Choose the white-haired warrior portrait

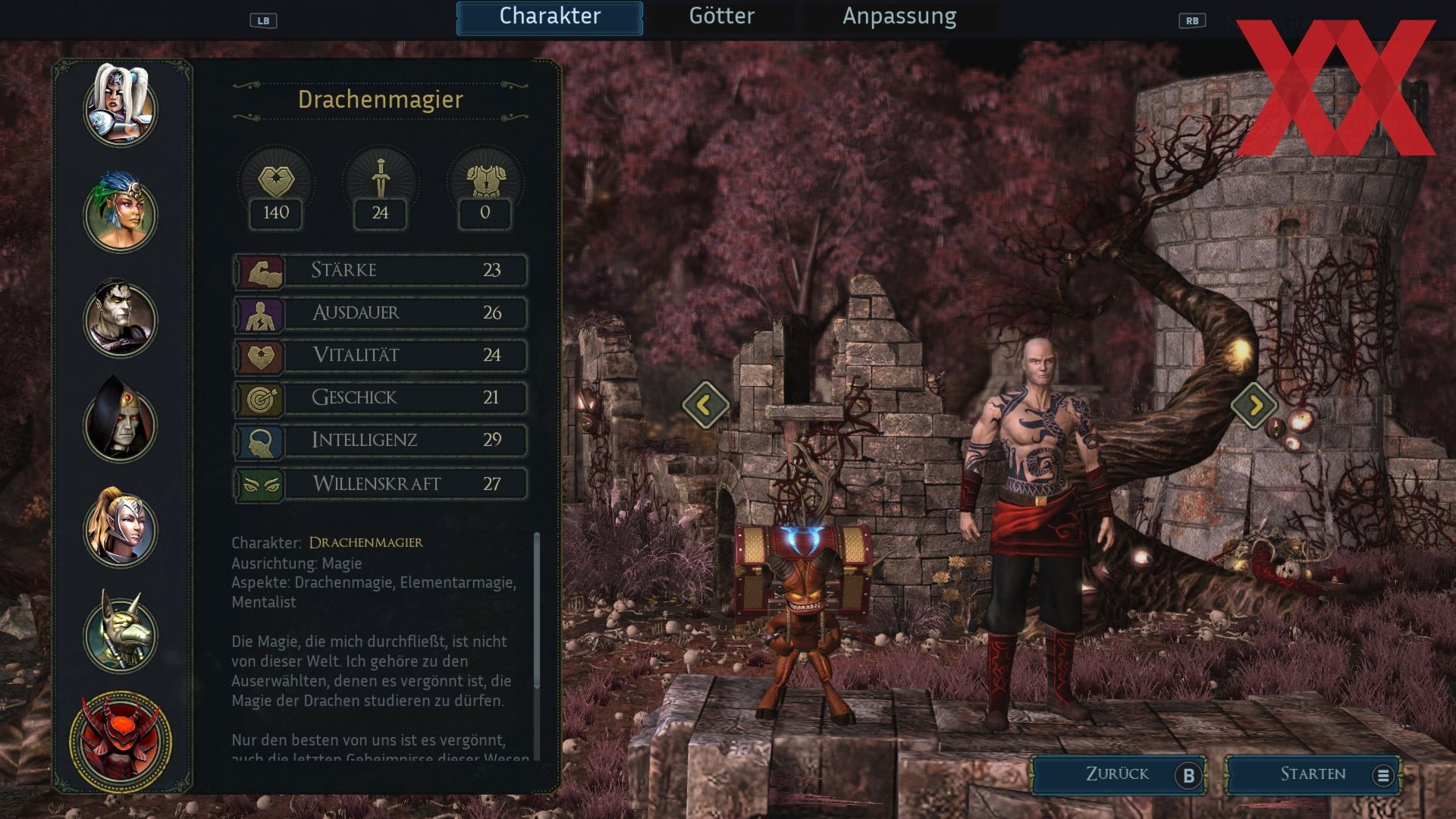click(121, 106)
